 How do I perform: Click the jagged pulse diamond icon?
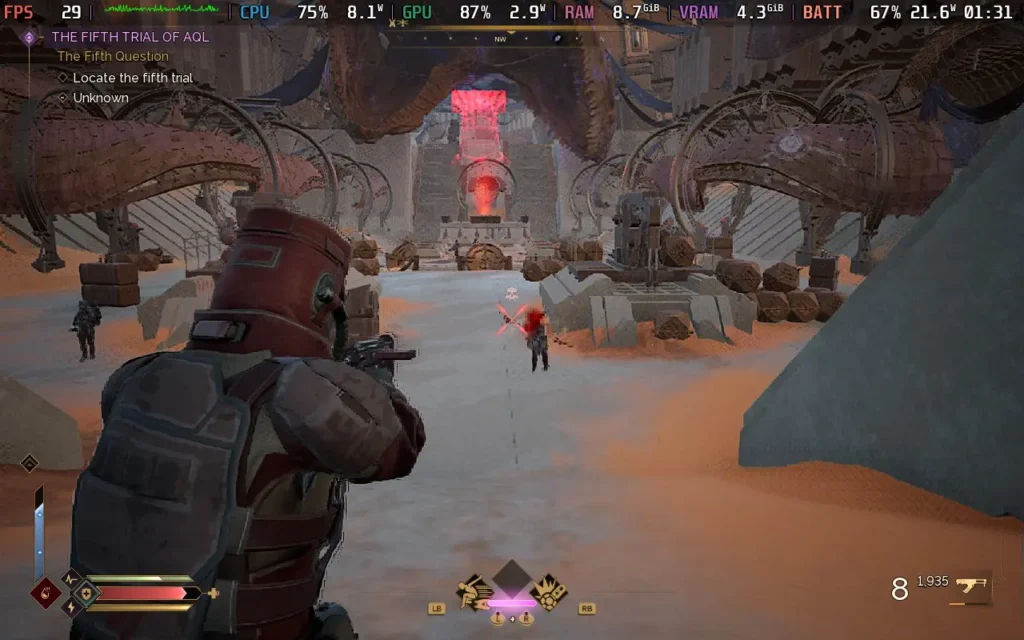(x=71, y=577)
